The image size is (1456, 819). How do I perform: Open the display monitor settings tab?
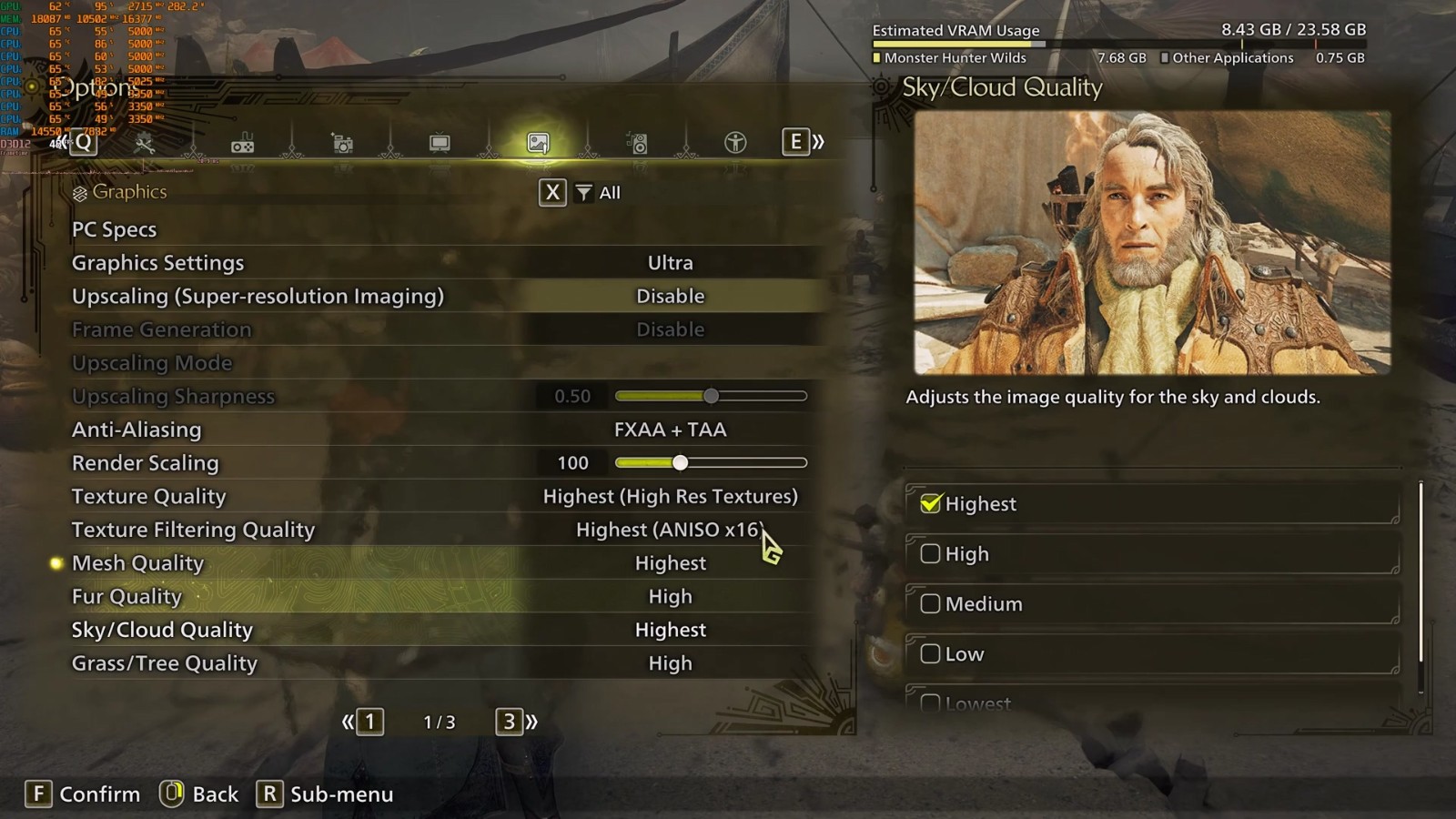click(x=440, y=143)
